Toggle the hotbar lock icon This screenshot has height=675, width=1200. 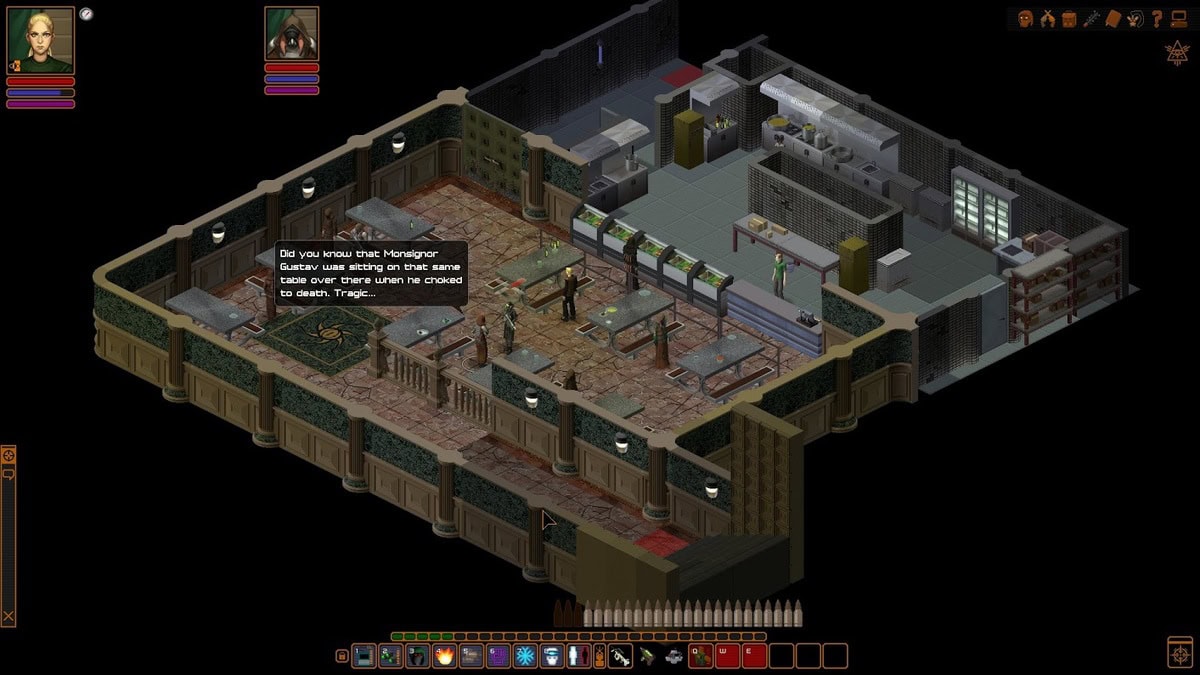click(x=342, y=656)
